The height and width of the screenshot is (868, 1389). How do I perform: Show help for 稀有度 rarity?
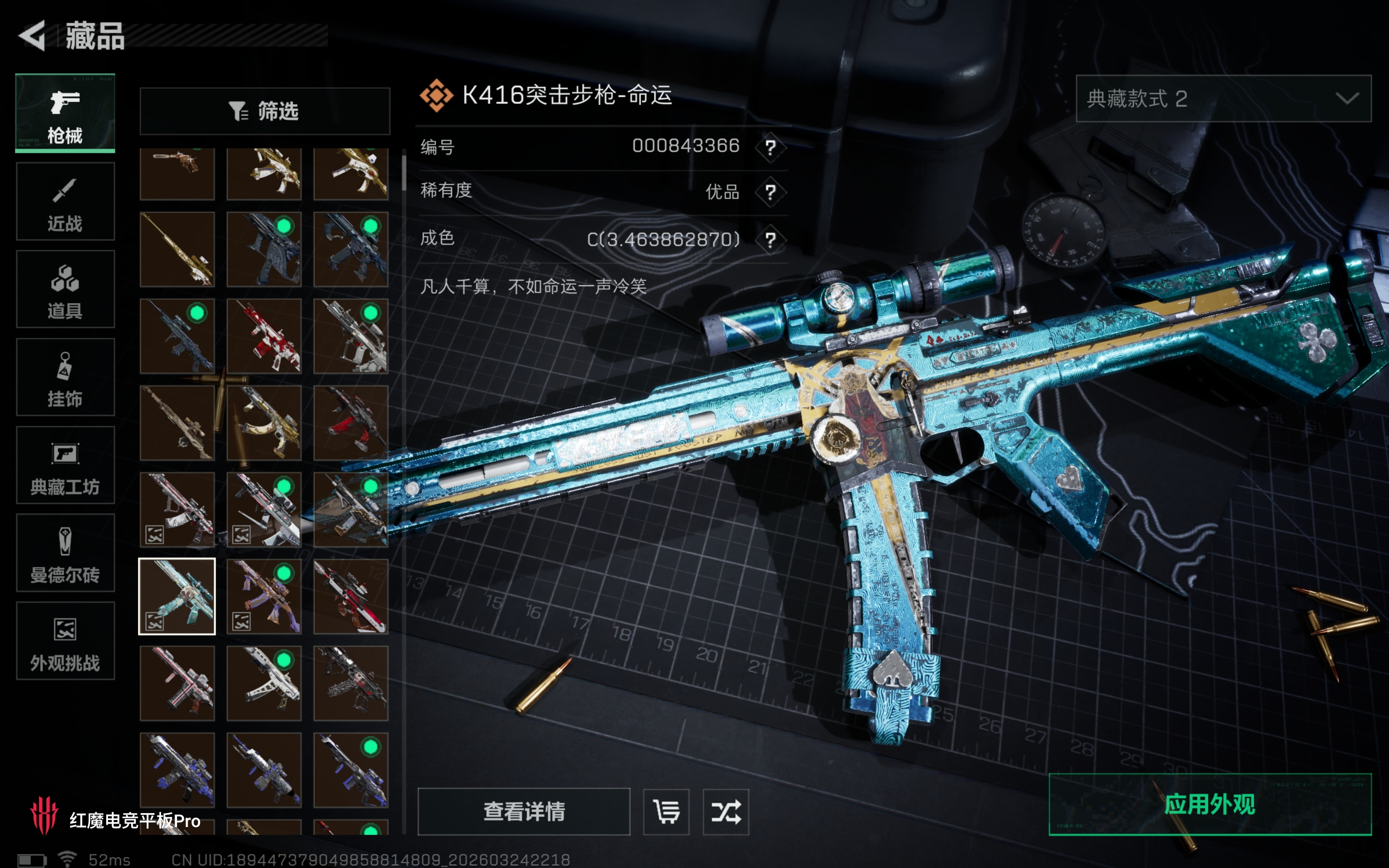(770, 192)
